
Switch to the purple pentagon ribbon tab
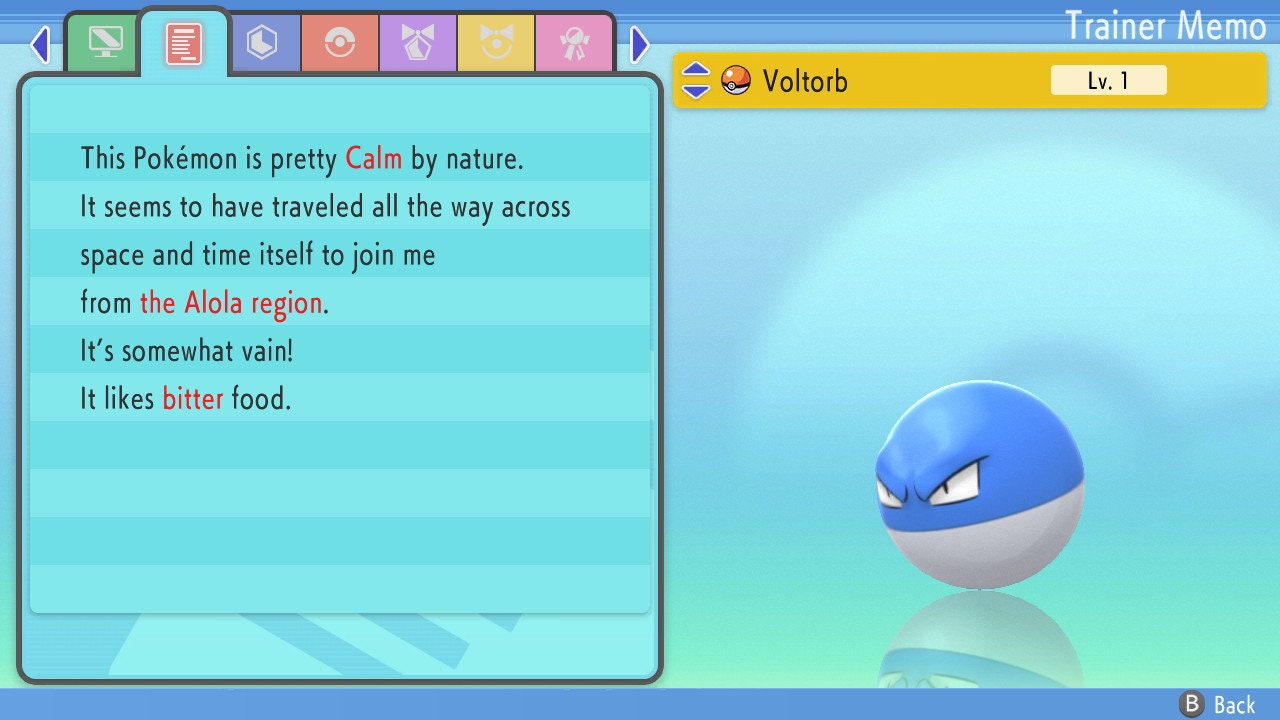pyautogui.click(x=418, y=43)
